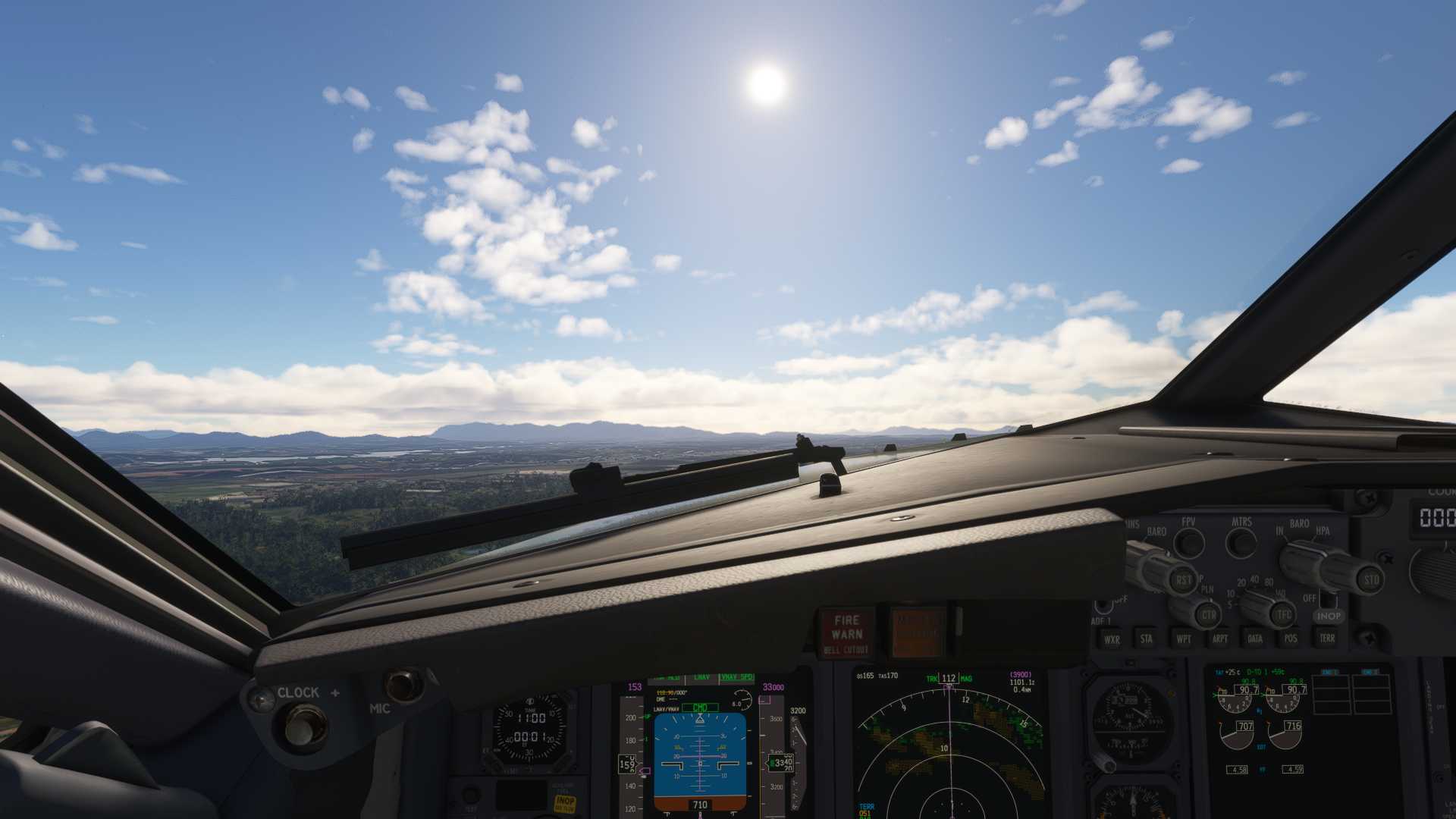Silence the FIRE WARN bell cutout light
The height and width of the screenshot is (819, 1456).
[x=846, y=632]
